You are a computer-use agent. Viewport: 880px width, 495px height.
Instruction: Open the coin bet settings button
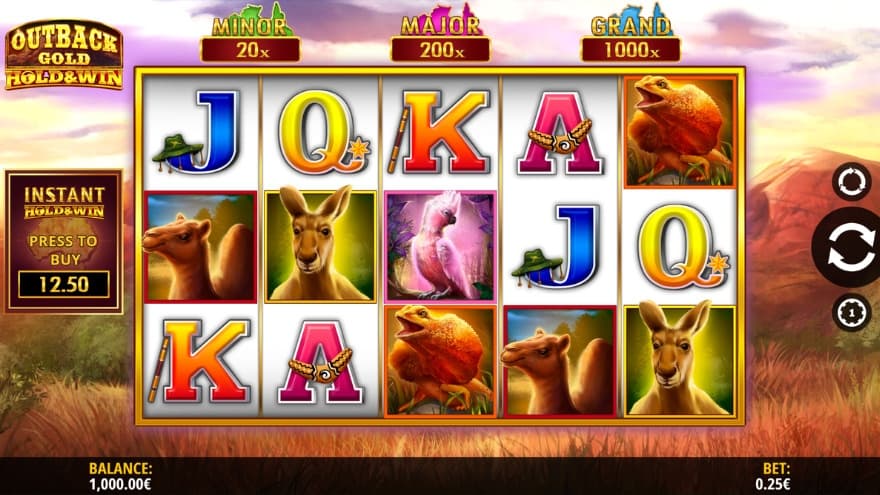[x=850, y=313]
